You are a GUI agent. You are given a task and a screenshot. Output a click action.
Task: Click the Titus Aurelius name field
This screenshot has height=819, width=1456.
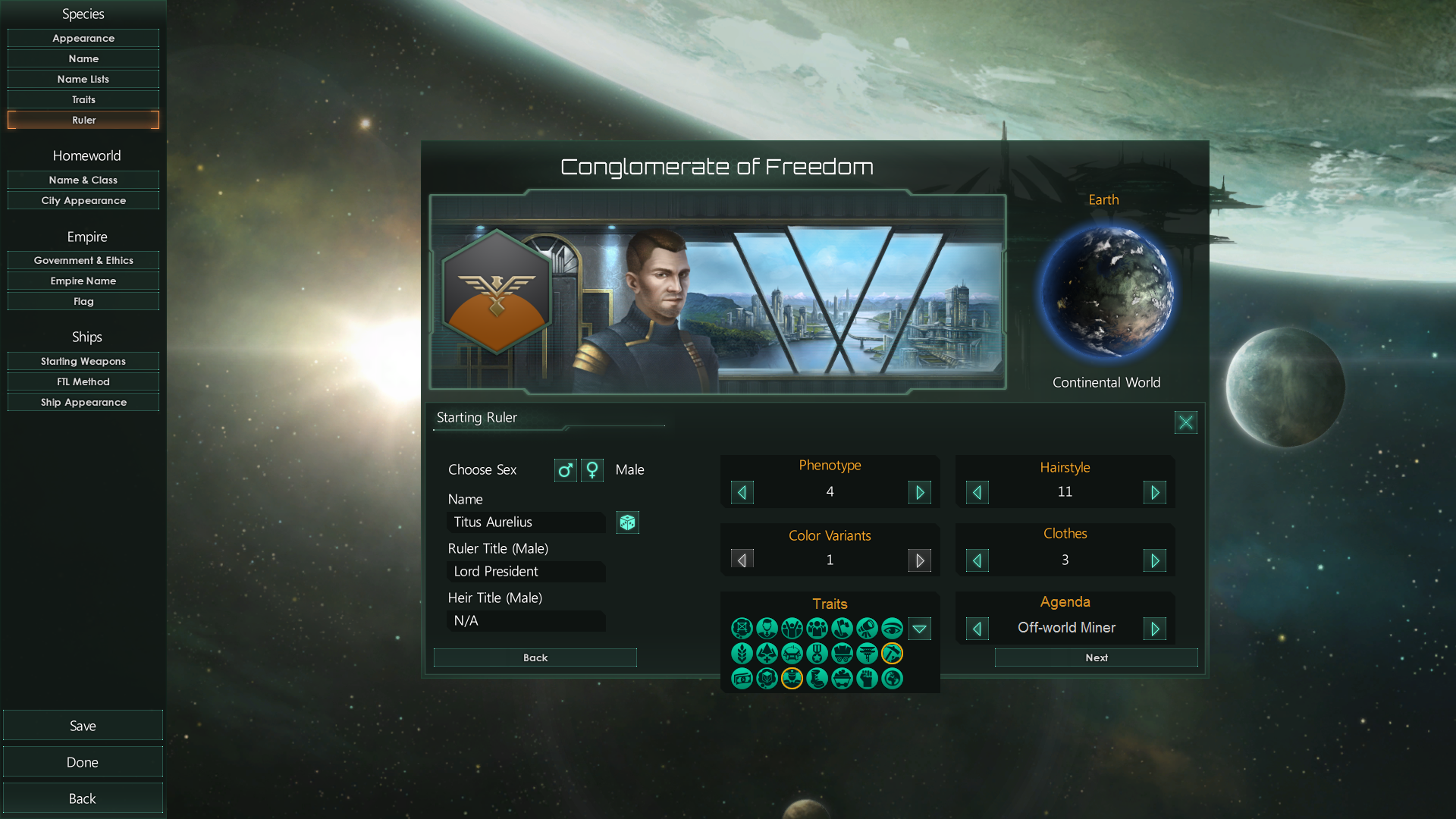click(x=526, y=522)
